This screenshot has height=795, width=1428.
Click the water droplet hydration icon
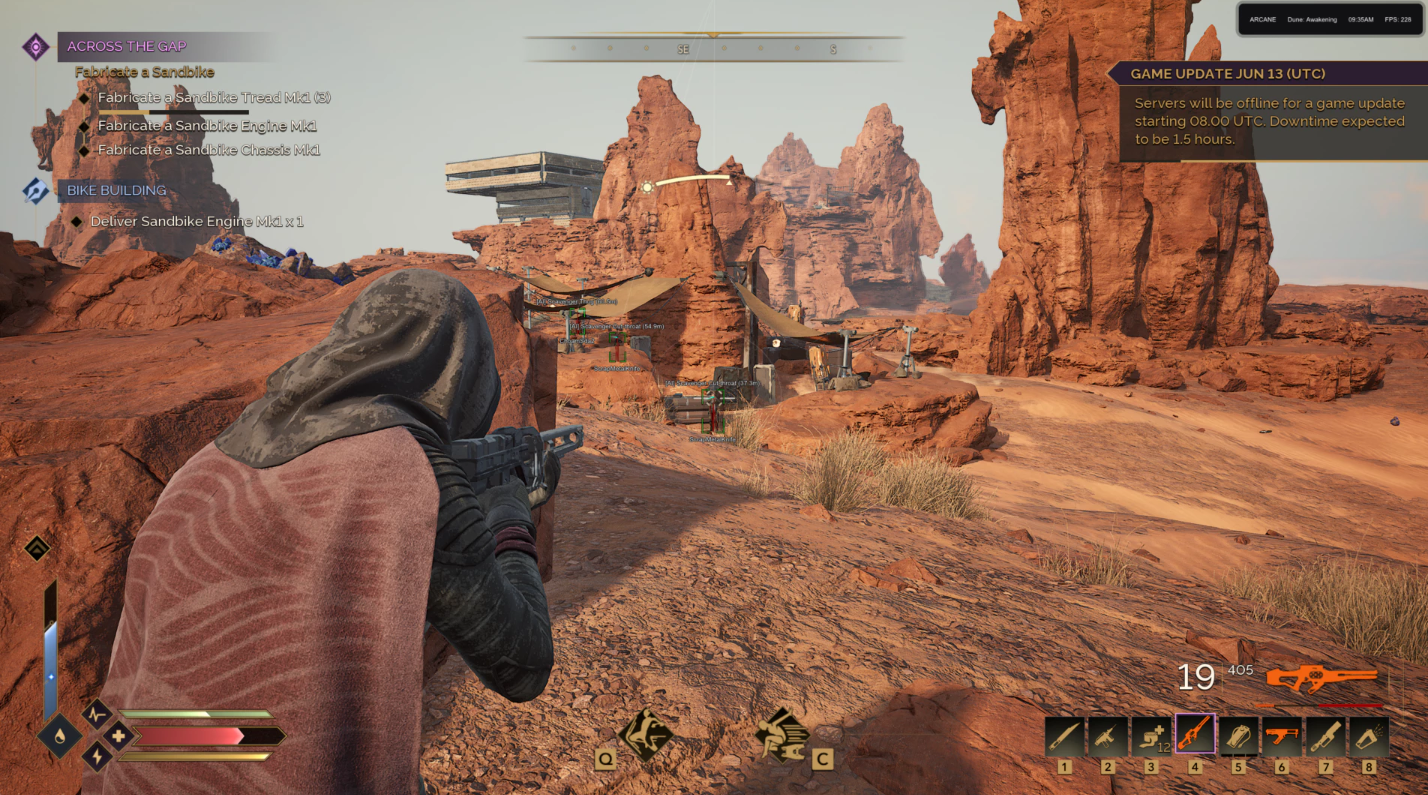point(59,737)
